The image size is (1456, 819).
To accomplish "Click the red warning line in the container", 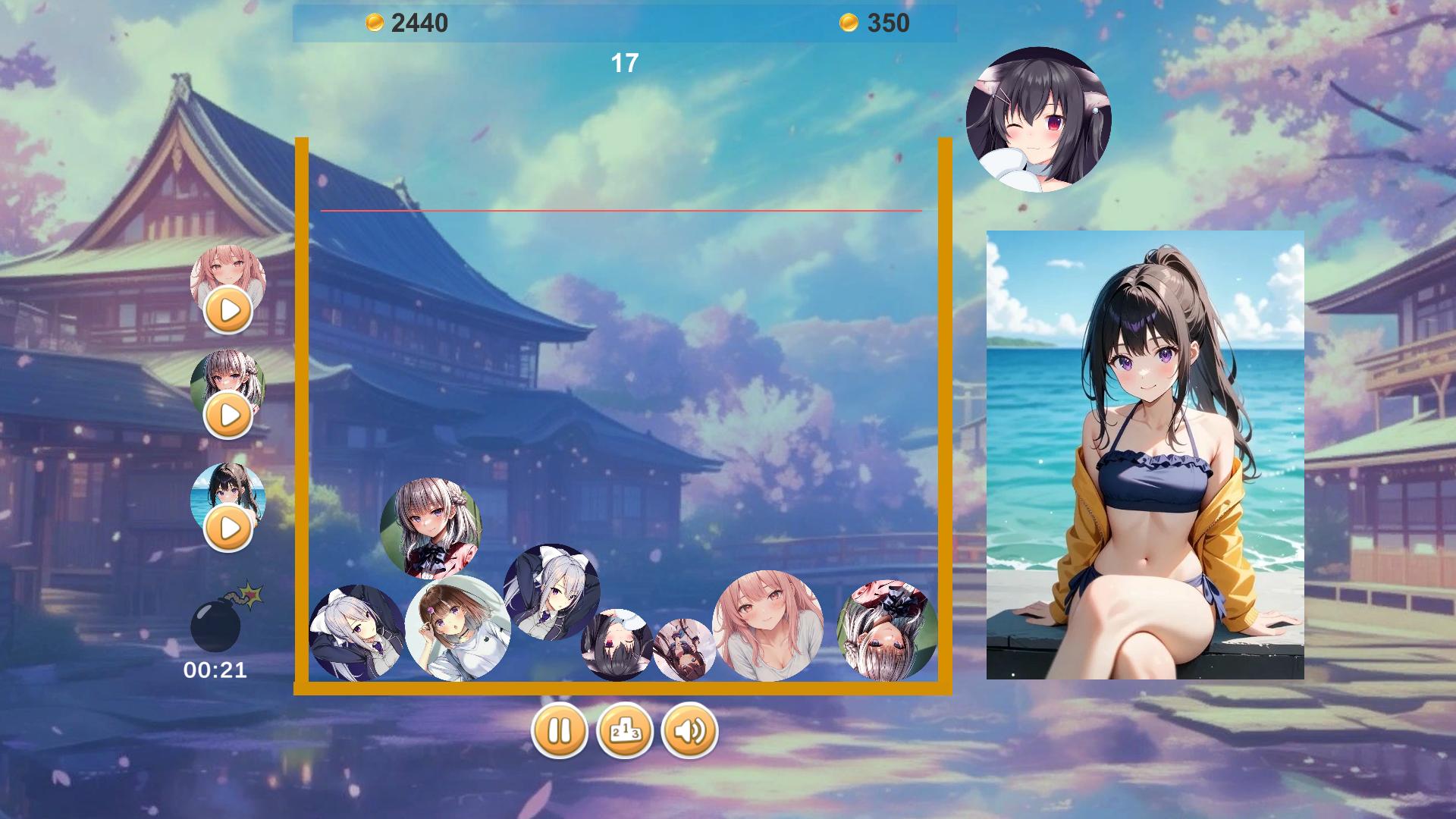I will (620, 210).
